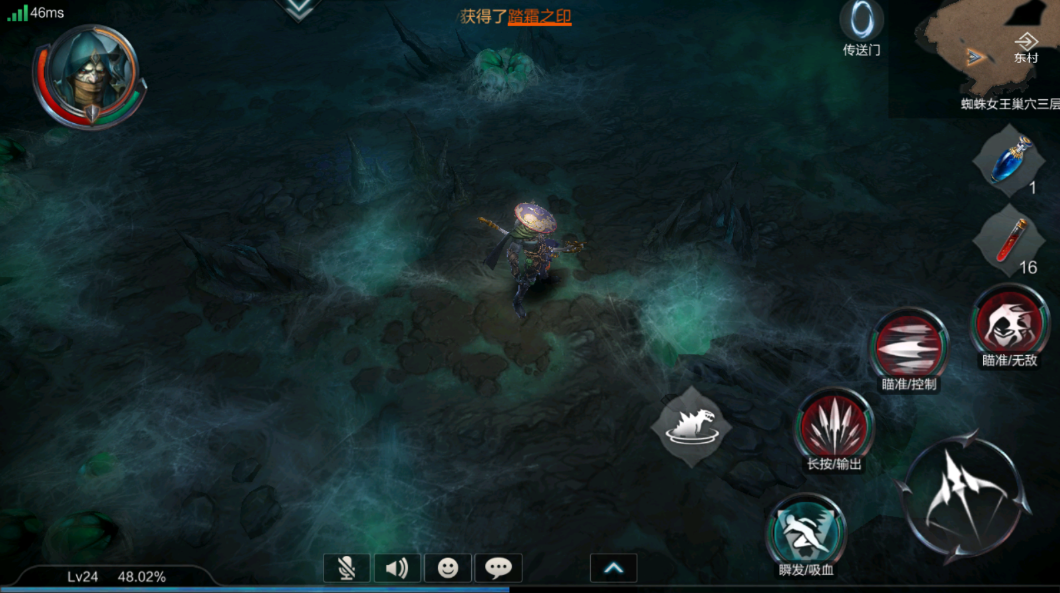Use the red health potion
Image resolution: width=1060 pixels, height=593 pixels.
click(x=1011, y=238)
